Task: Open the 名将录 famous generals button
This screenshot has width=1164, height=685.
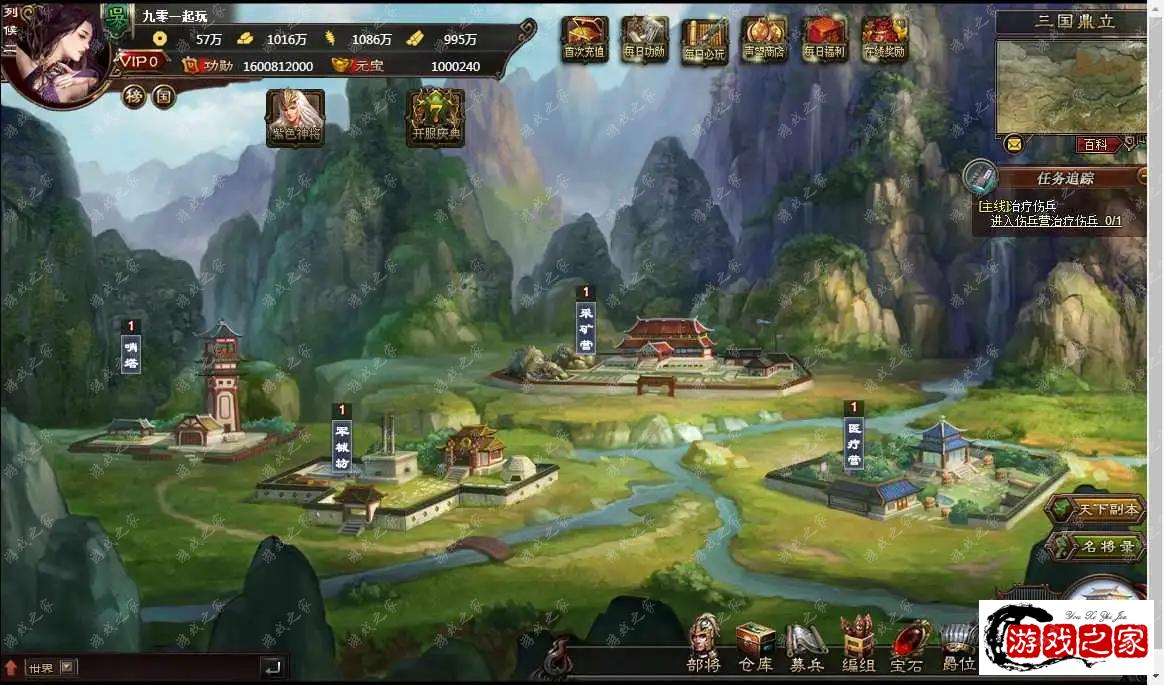Action: (1096, 546)
